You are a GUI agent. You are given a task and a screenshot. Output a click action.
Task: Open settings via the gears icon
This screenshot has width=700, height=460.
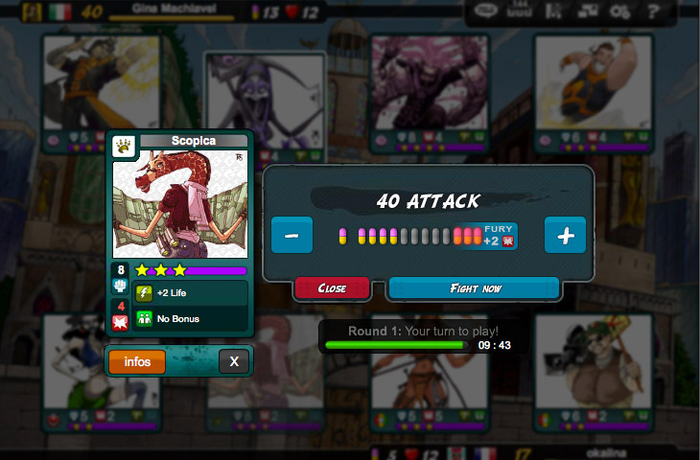tap(619, 12)
